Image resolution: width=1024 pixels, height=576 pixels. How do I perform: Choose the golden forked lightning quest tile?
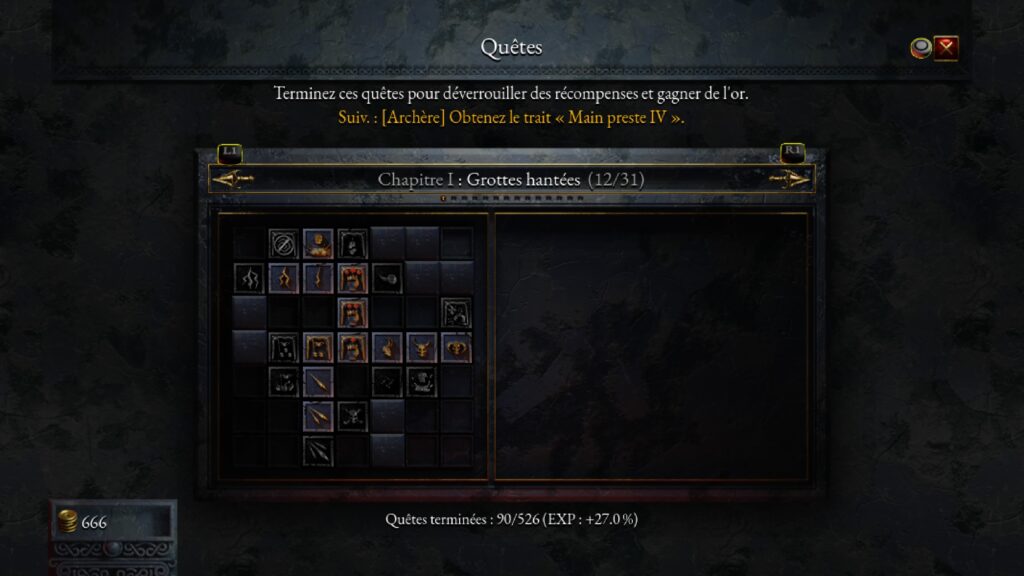click(x=283, y=278)
